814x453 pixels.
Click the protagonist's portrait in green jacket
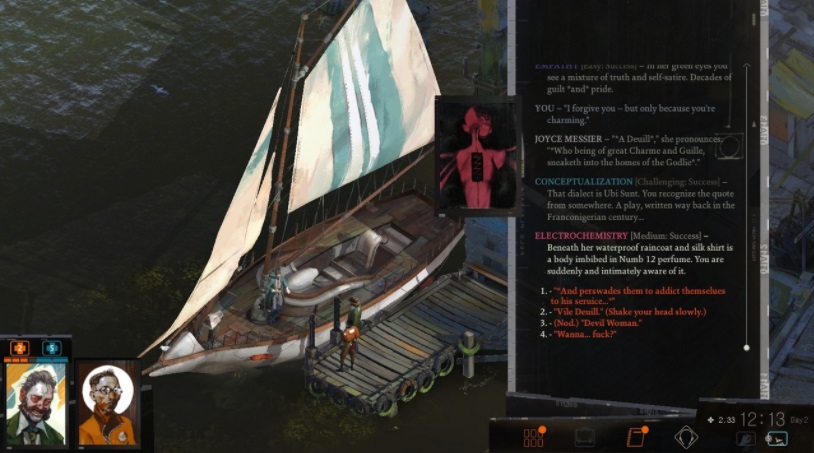click(x=35, y=402)
